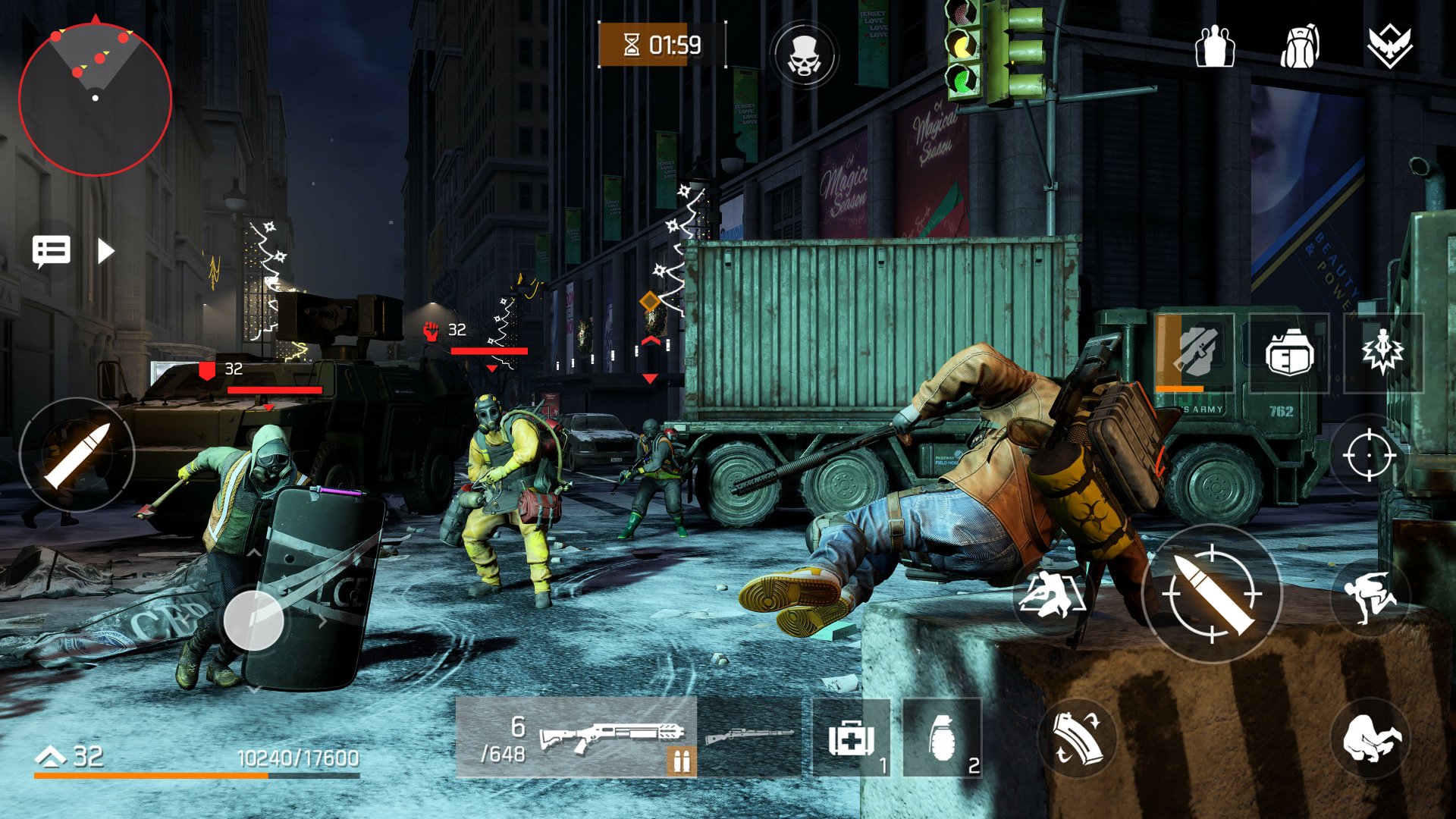This screenshot has height=819, width=1456.
Task: Throw a grenade
Action: [x=943, y=739]
